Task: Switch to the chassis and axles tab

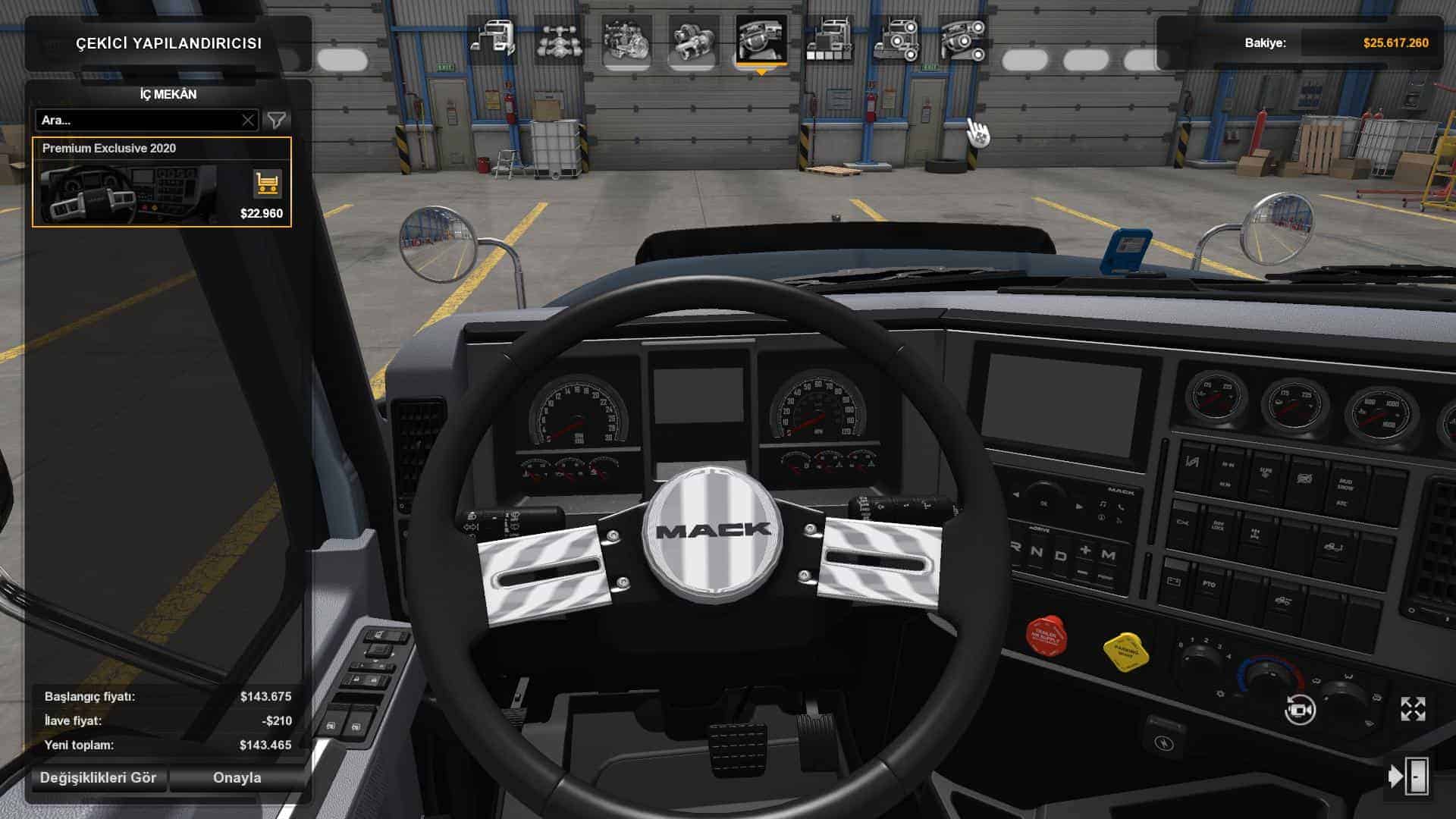Action: 560,39
